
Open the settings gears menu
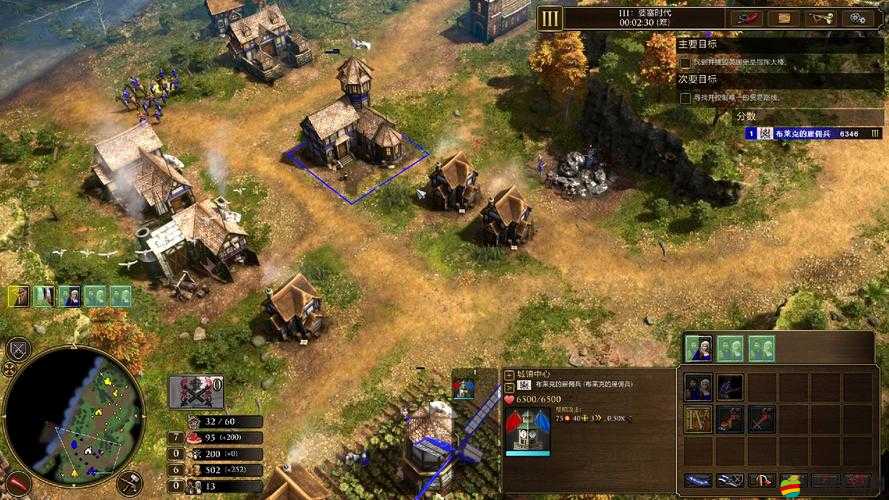pos(858,17)
